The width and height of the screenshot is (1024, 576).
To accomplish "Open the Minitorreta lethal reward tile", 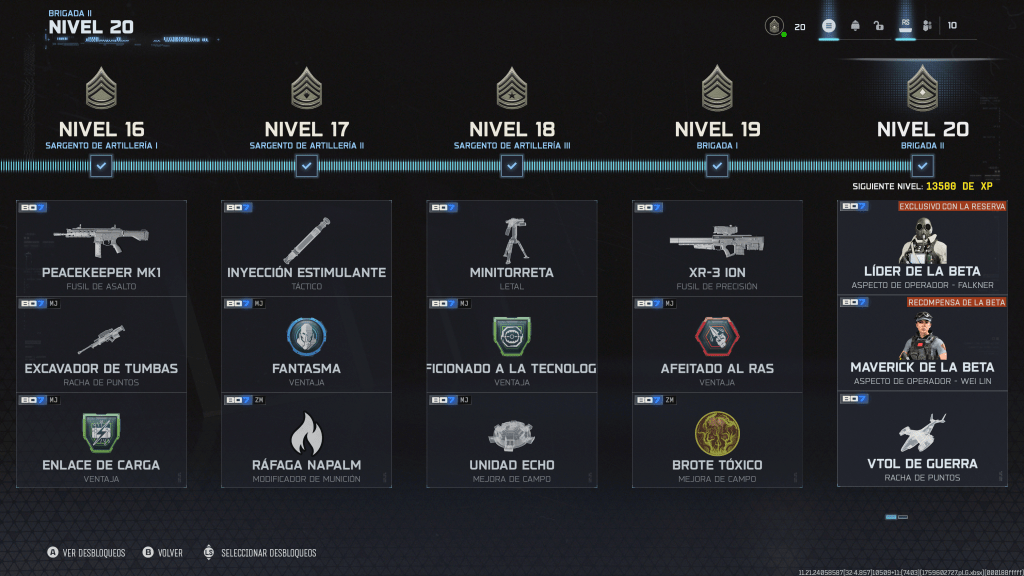I will pyautogui.click(x=511, y=248).
